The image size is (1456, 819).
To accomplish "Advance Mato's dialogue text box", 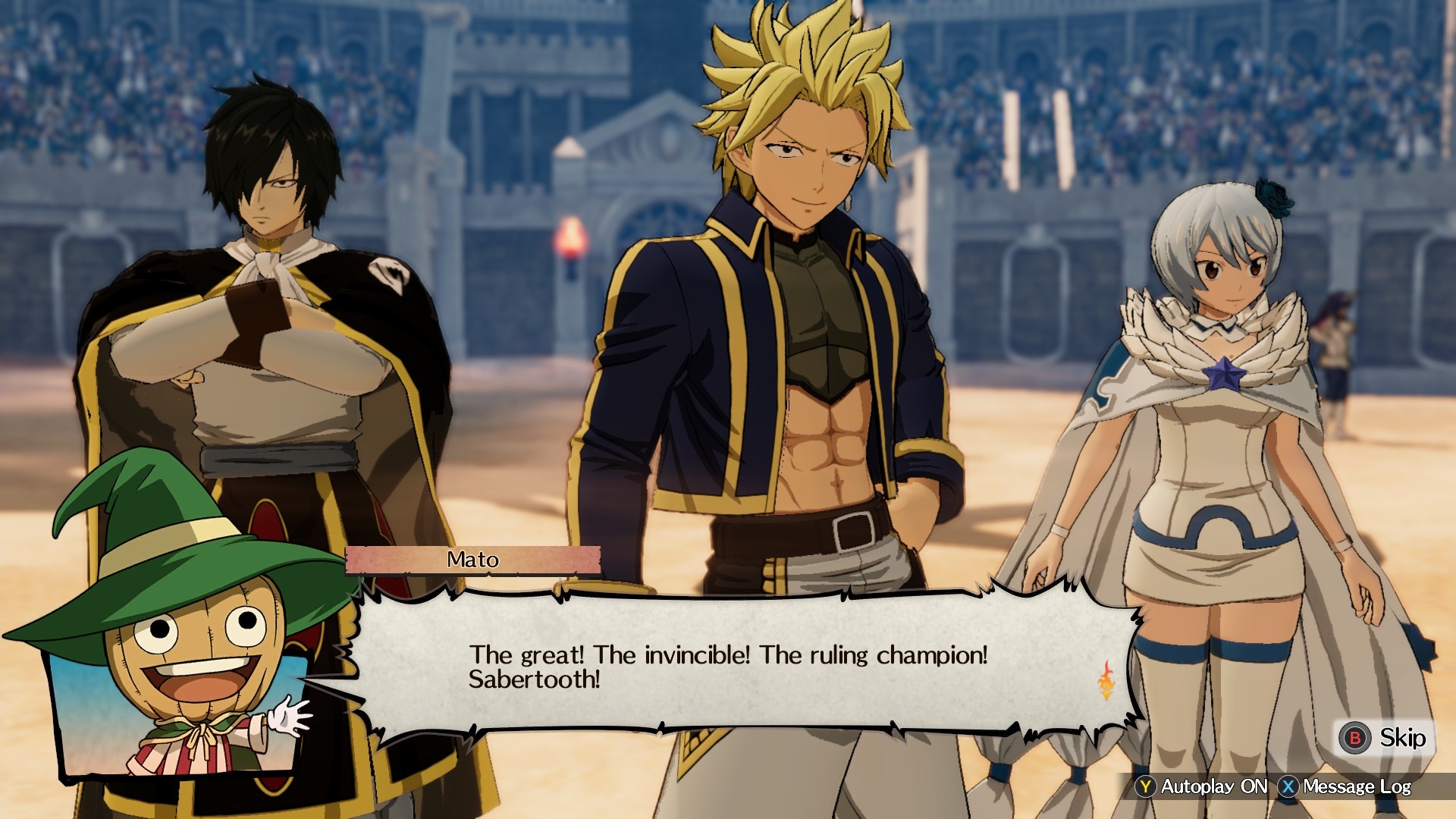I will click(728, 667).
